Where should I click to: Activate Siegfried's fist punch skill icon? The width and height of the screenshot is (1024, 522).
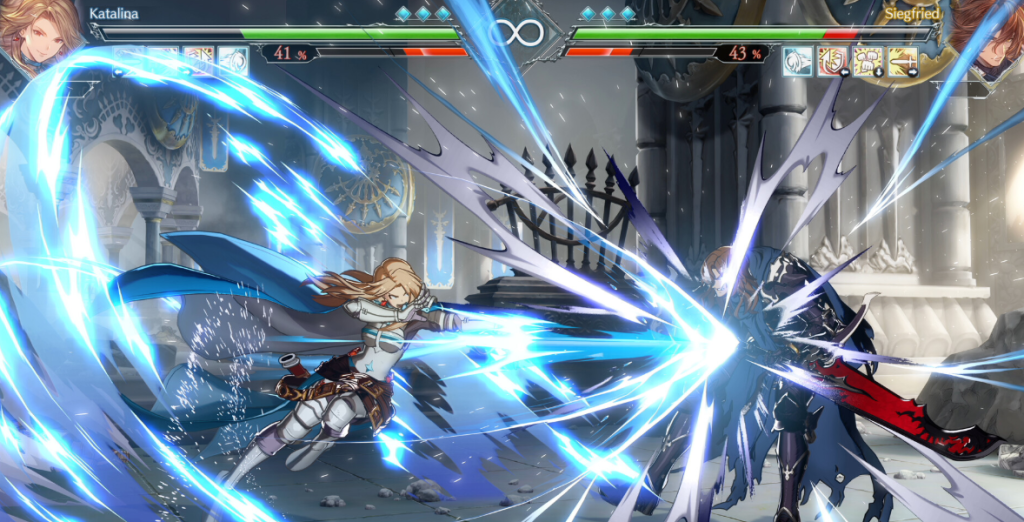pos(868,61)
